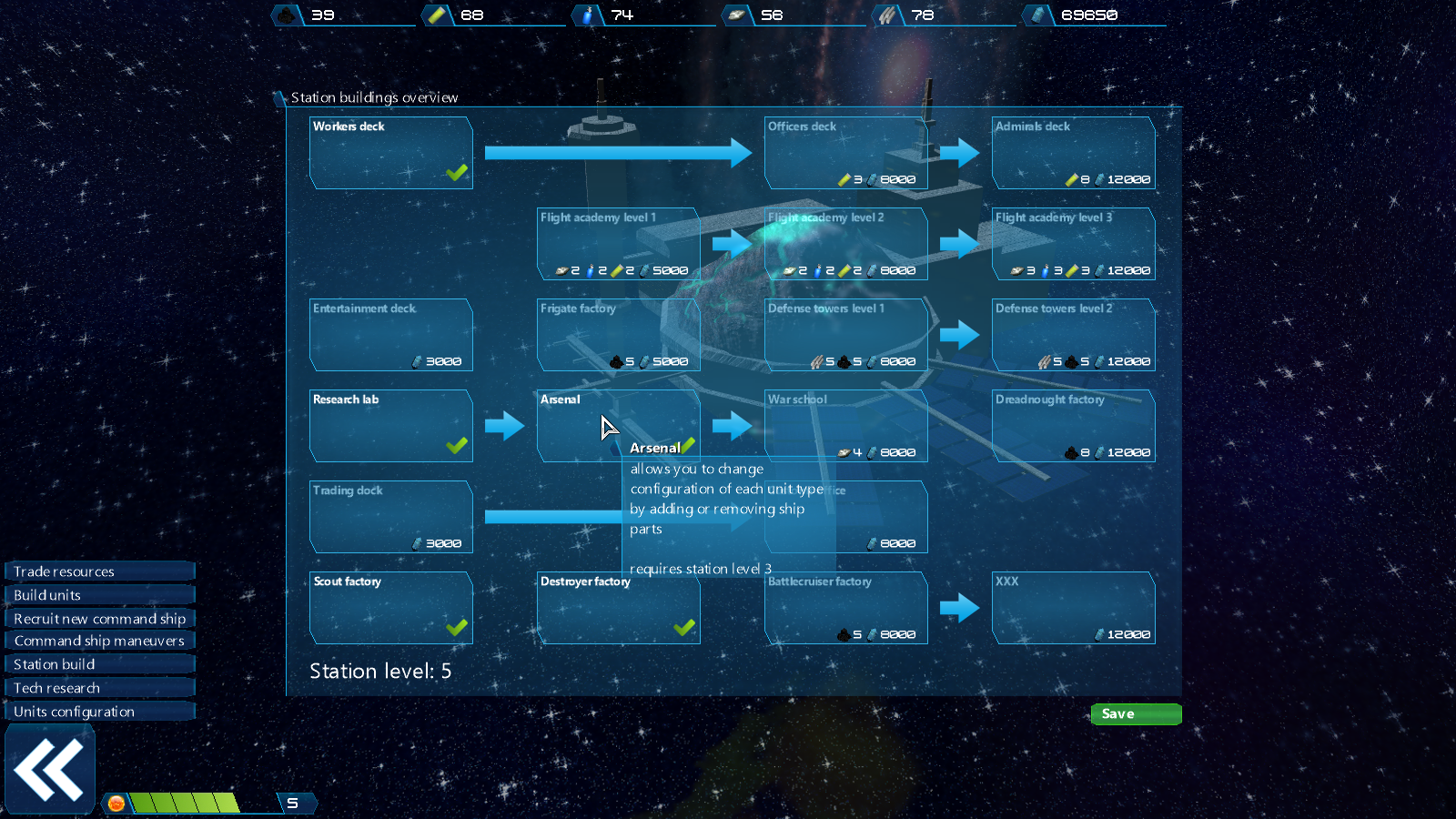Build the Trading dock
The height and width of the screenshot is (819, 1456).
(390, 517)
